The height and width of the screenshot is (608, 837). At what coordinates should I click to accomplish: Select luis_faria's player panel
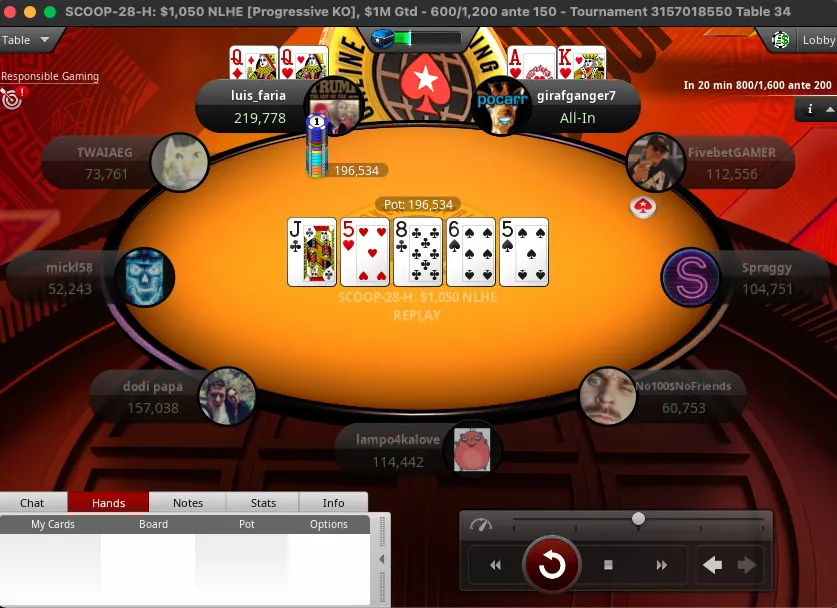258,106
